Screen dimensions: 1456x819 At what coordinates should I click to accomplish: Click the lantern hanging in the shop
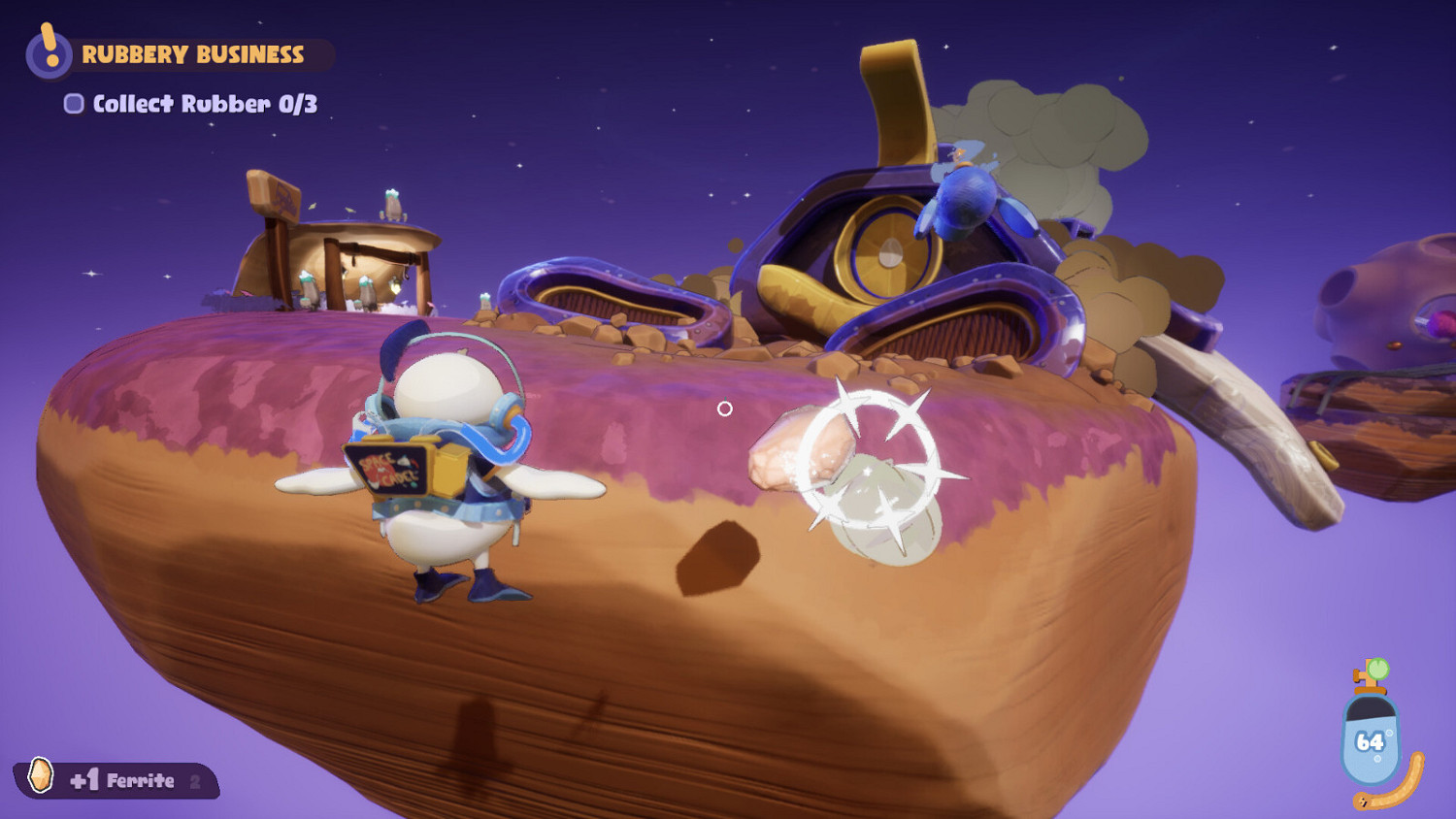click(x=395, y=284)
